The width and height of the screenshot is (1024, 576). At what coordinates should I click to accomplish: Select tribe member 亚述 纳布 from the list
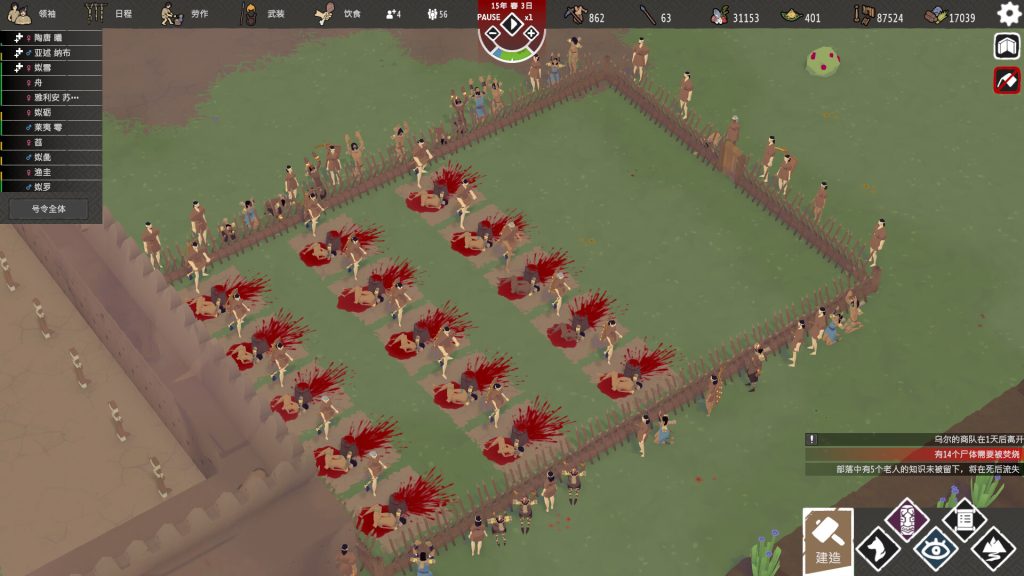point(52,52)
